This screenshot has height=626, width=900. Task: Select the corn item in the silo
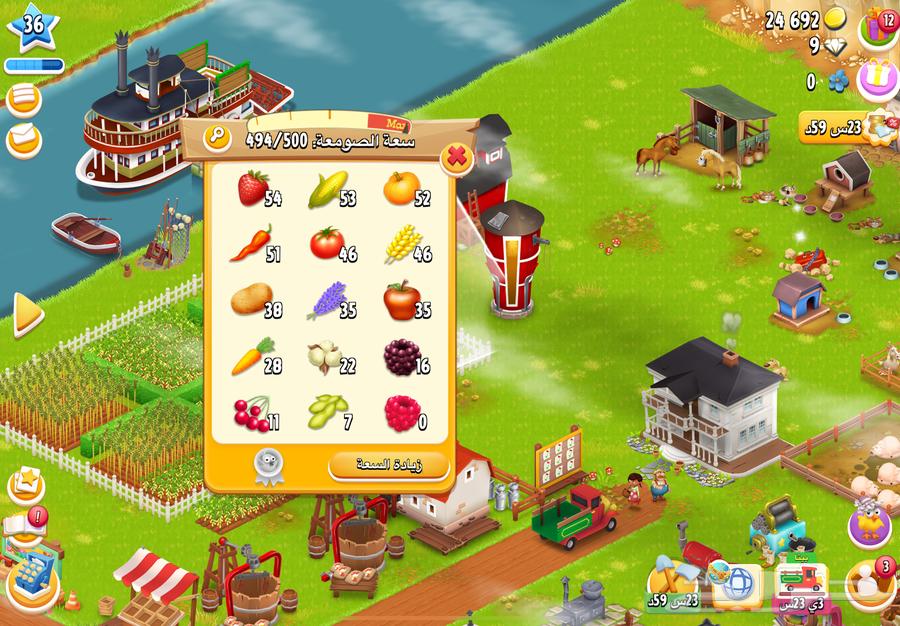coord(327,188)
